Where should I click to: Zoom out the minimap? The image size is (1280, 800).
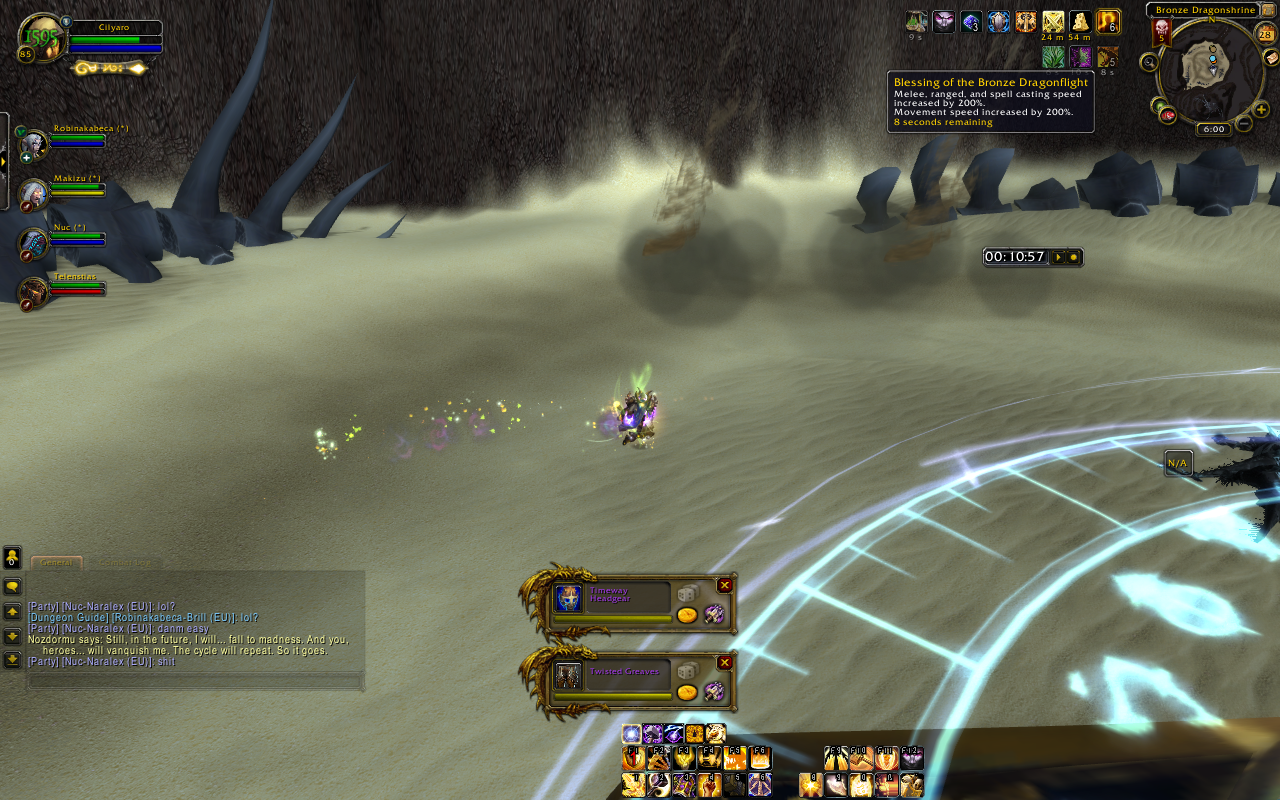click(x=1243, y=124)
